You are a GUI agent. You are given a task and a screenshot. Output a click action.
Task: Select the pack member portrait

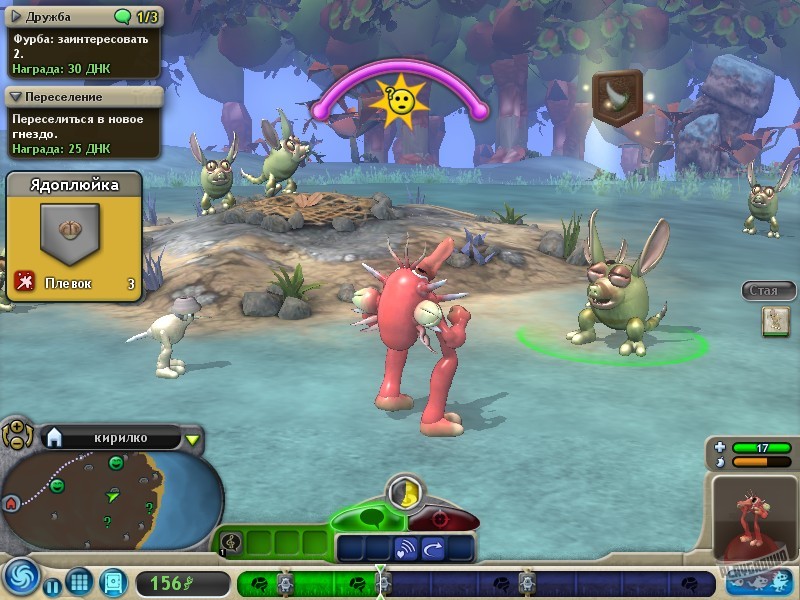(775, 320)
